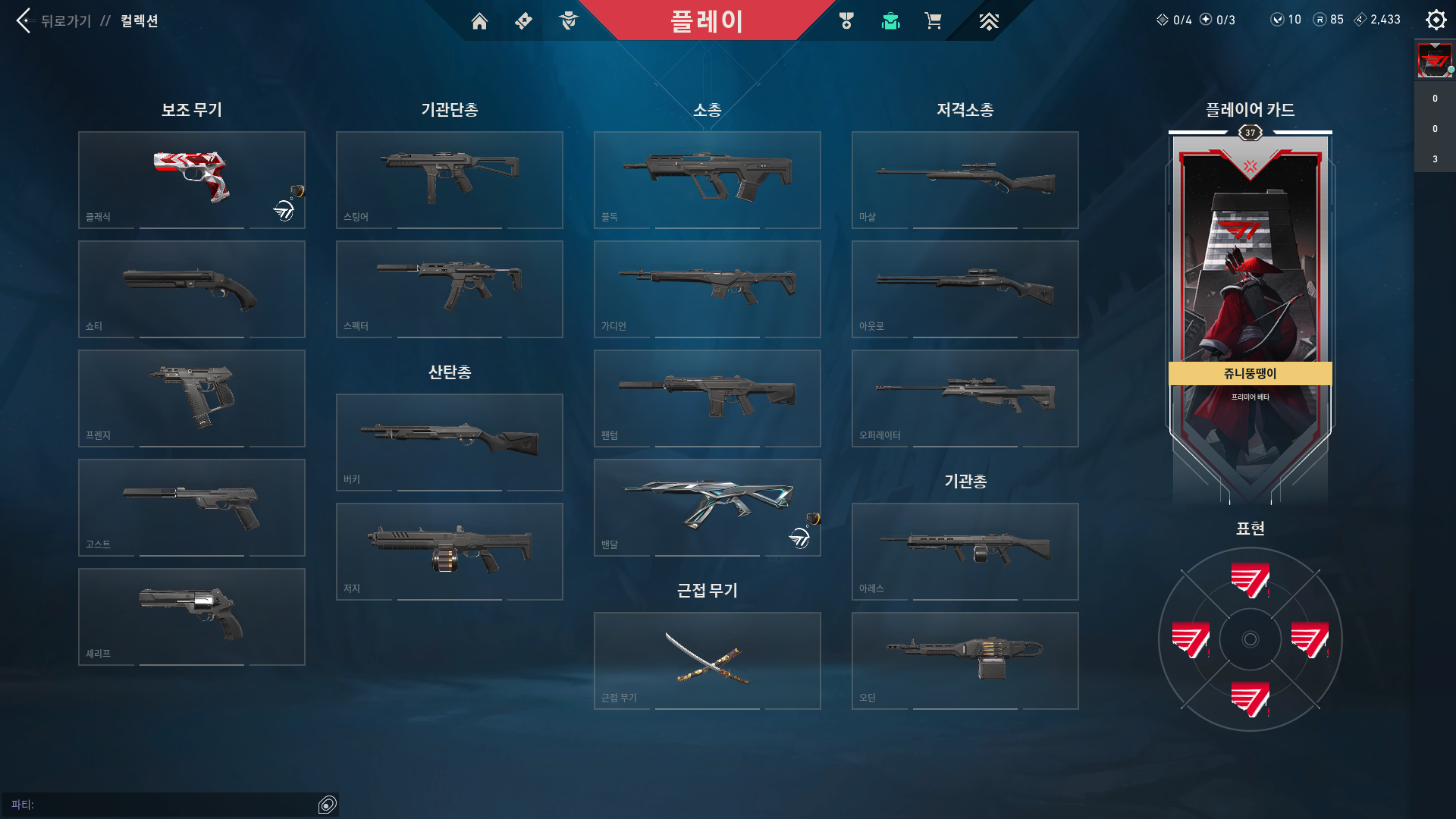The width and height of the screenshot is (1456, 819).
Task: Open the battle pass ticket icon
Action: point(523,20)
